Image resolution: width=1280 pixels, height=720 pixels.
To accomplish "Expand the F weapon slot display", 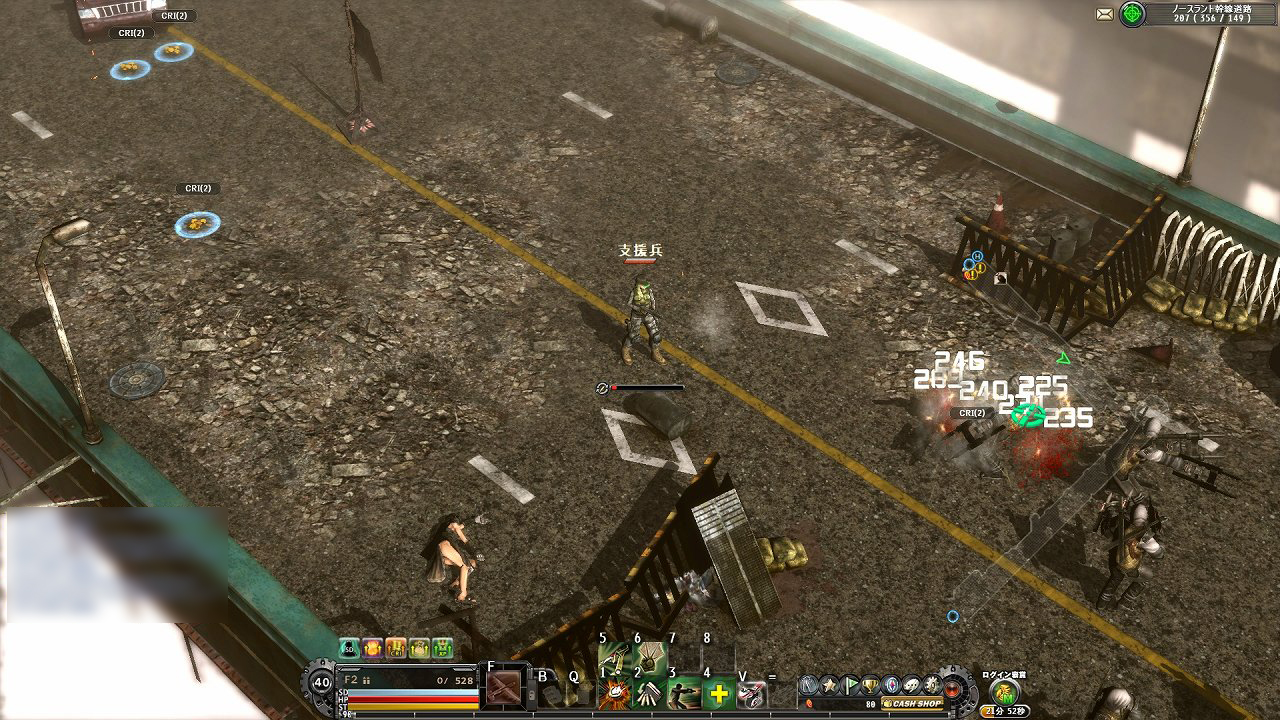I will tap(506, 686).
